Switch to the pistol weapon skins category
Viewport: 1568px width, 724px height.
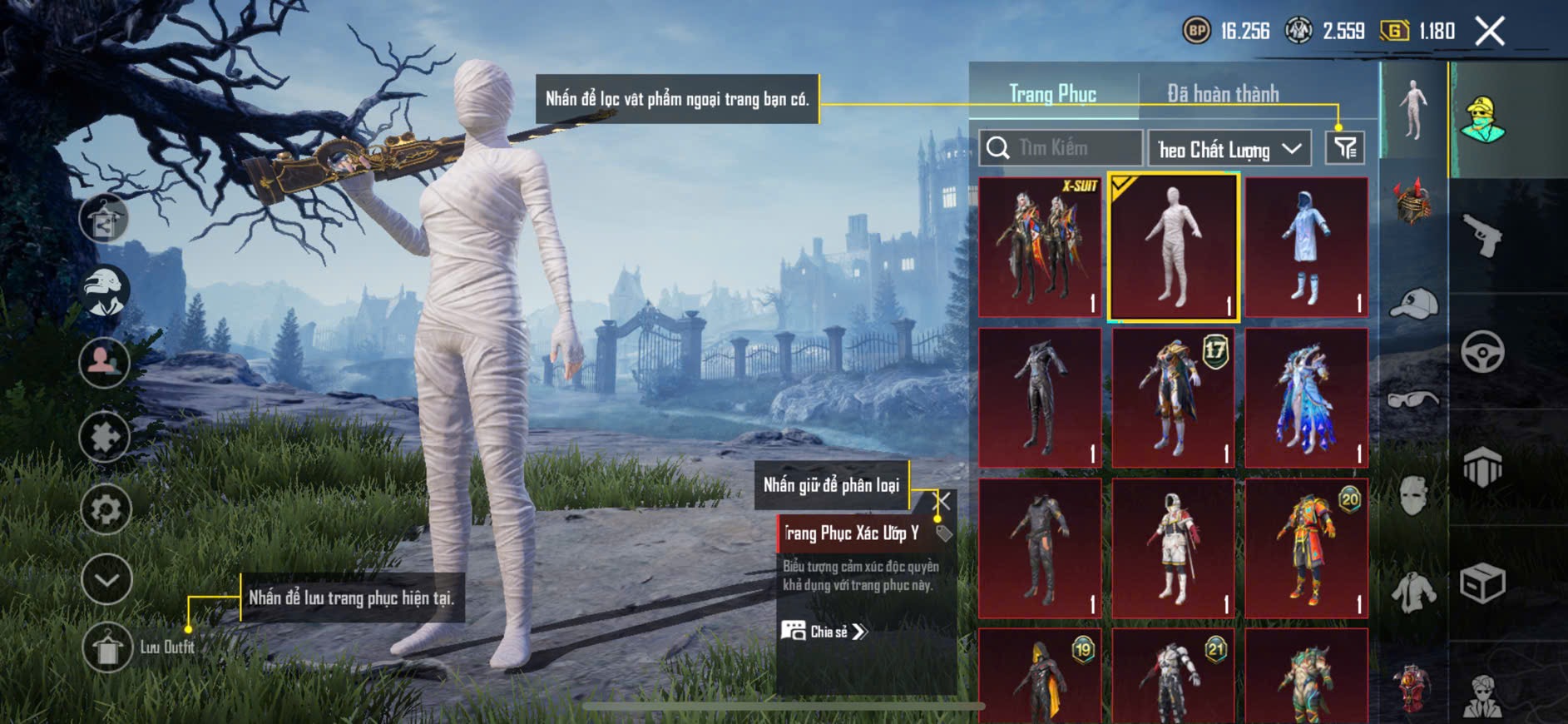click(1483, 236)
